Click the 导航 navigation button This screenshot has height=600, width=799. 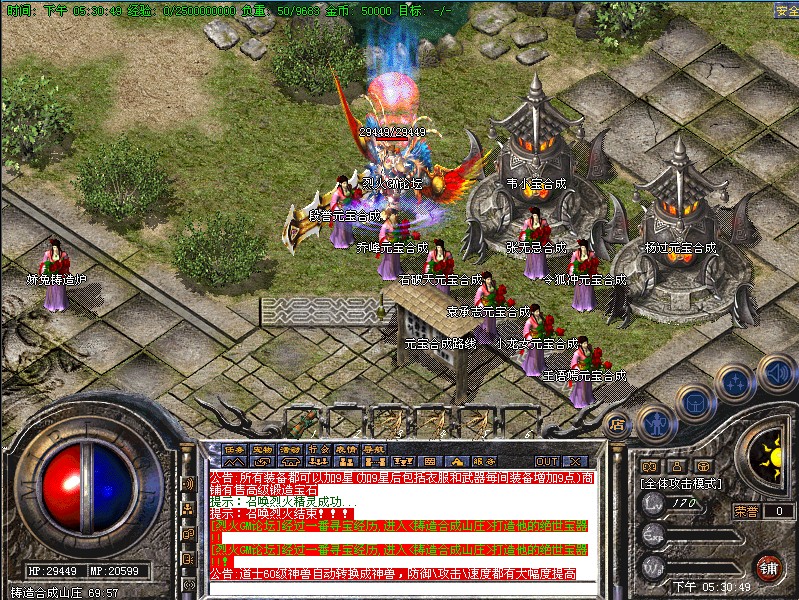tap(374, 449)
